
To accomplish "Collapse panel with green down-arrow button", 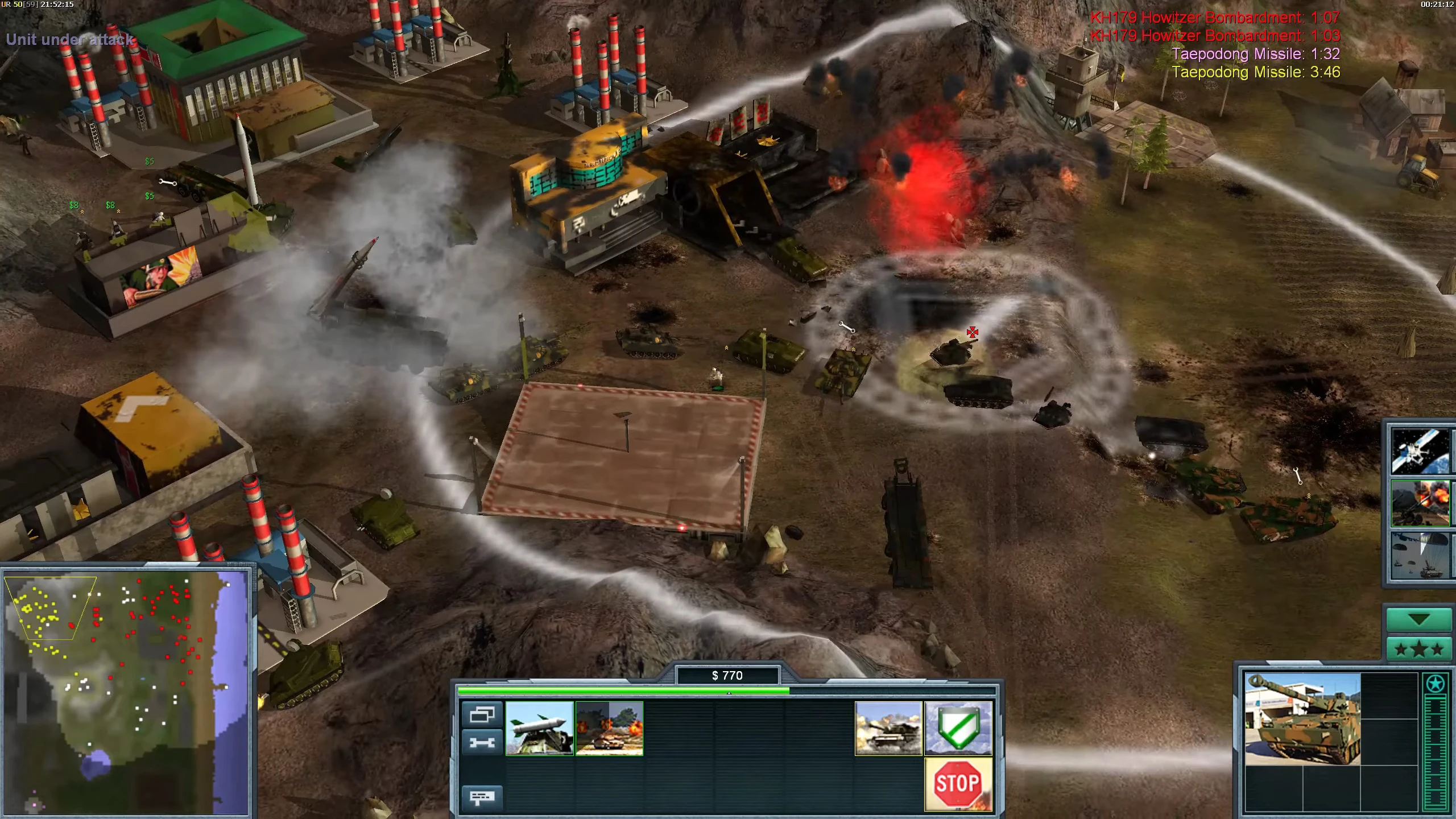I will (1418, 620).
